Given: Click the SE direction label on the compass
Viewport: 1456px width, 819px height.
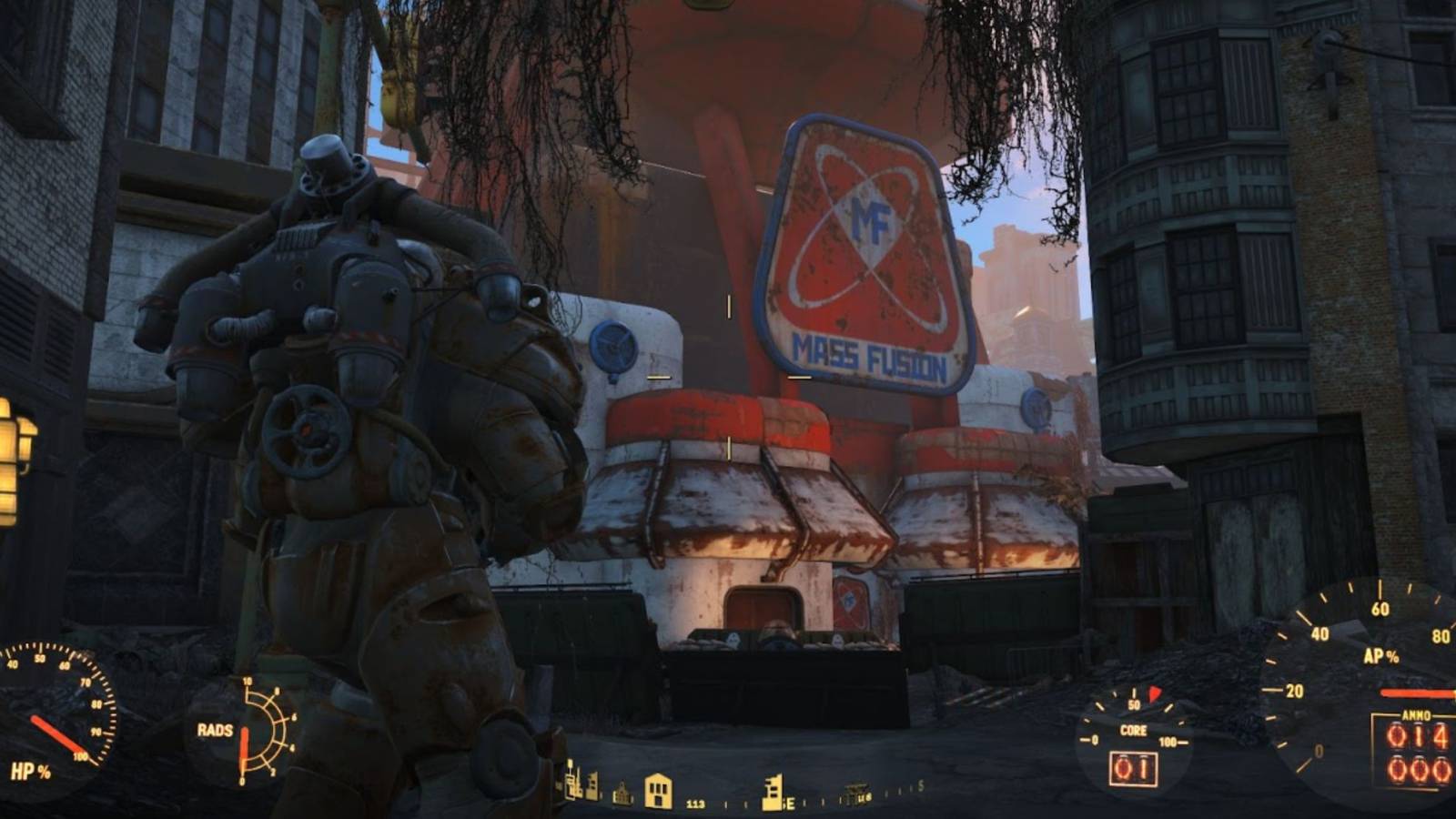Looking at the screenshot, I should [788, 803].
